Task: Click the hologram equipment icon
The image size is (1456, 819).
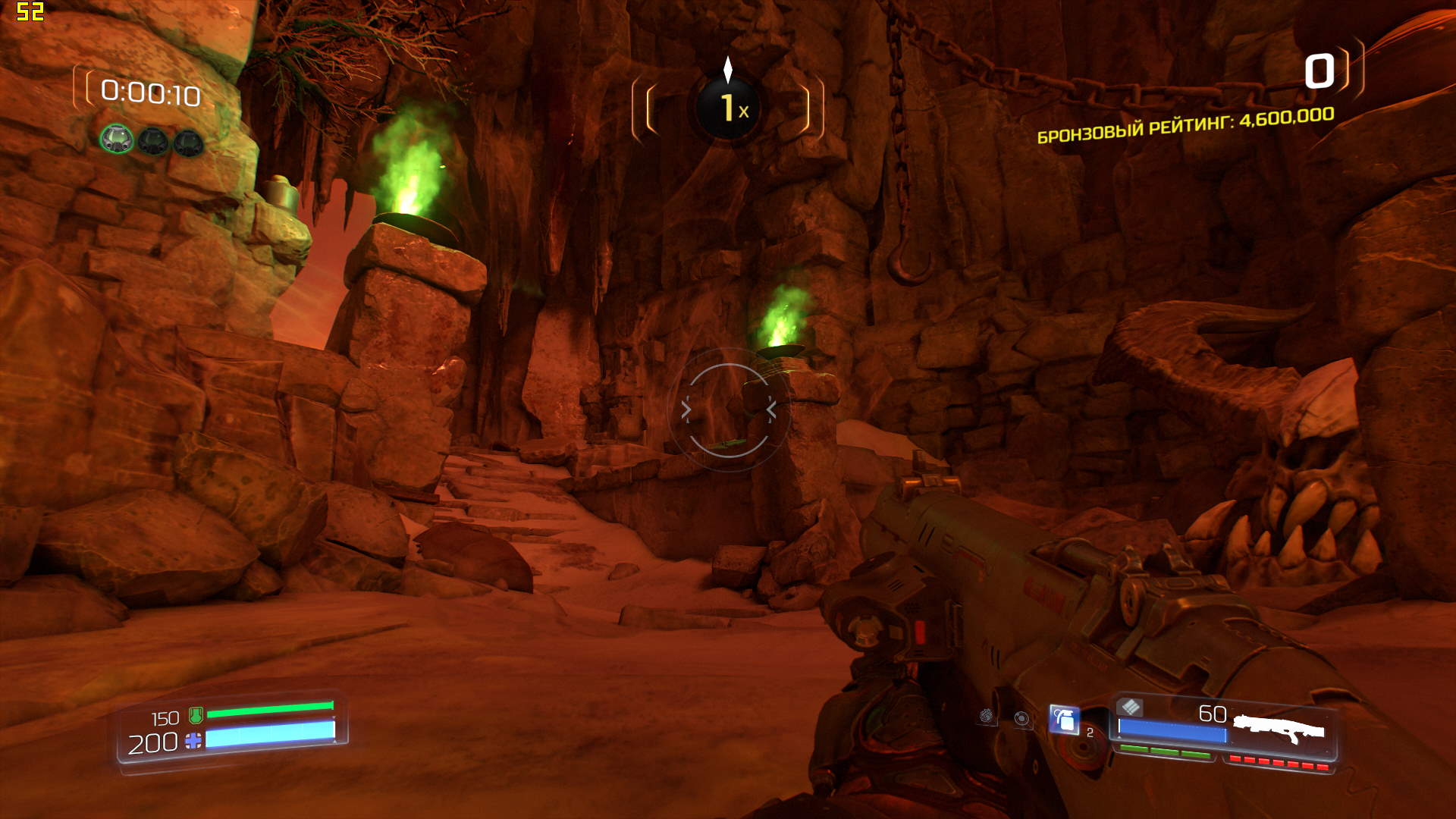Action: pyautogui.click(x=1022, y=718)
